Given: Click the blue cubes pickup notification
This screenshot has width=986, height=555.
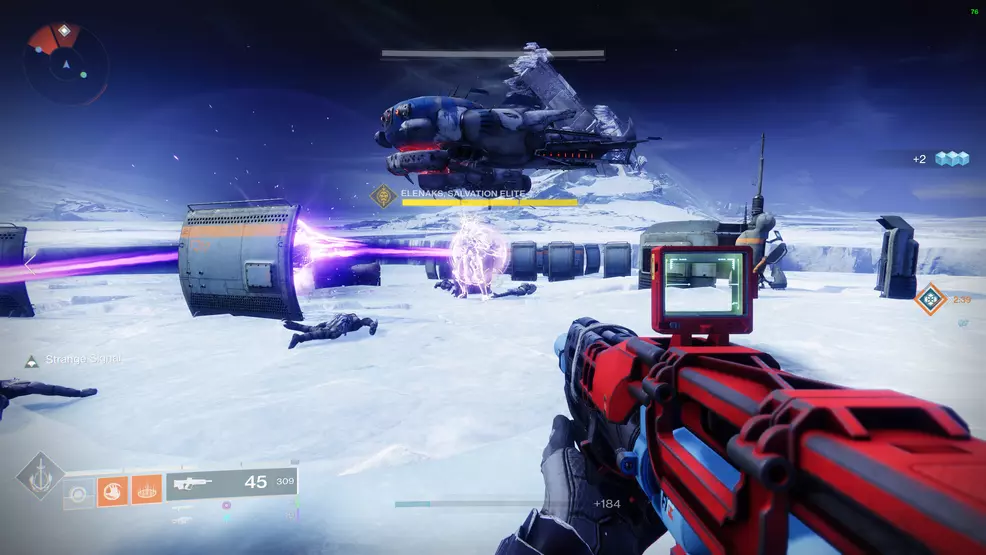Looking at the screenshot, I should coord(952,159).
